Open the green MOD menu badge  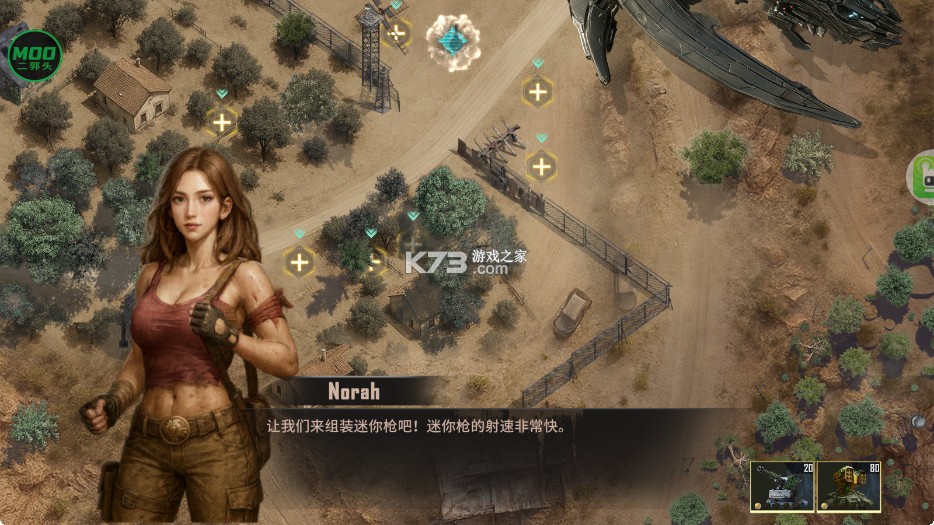tap(35, 56)
